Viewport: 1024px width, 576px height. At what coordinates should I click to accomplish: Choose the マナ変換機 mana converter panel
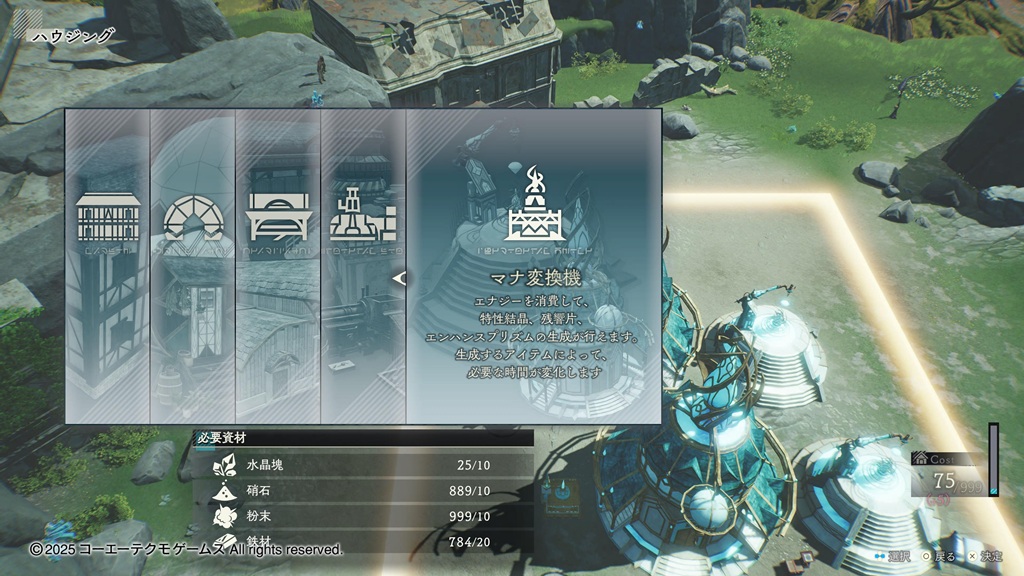(x=533, y=266)
